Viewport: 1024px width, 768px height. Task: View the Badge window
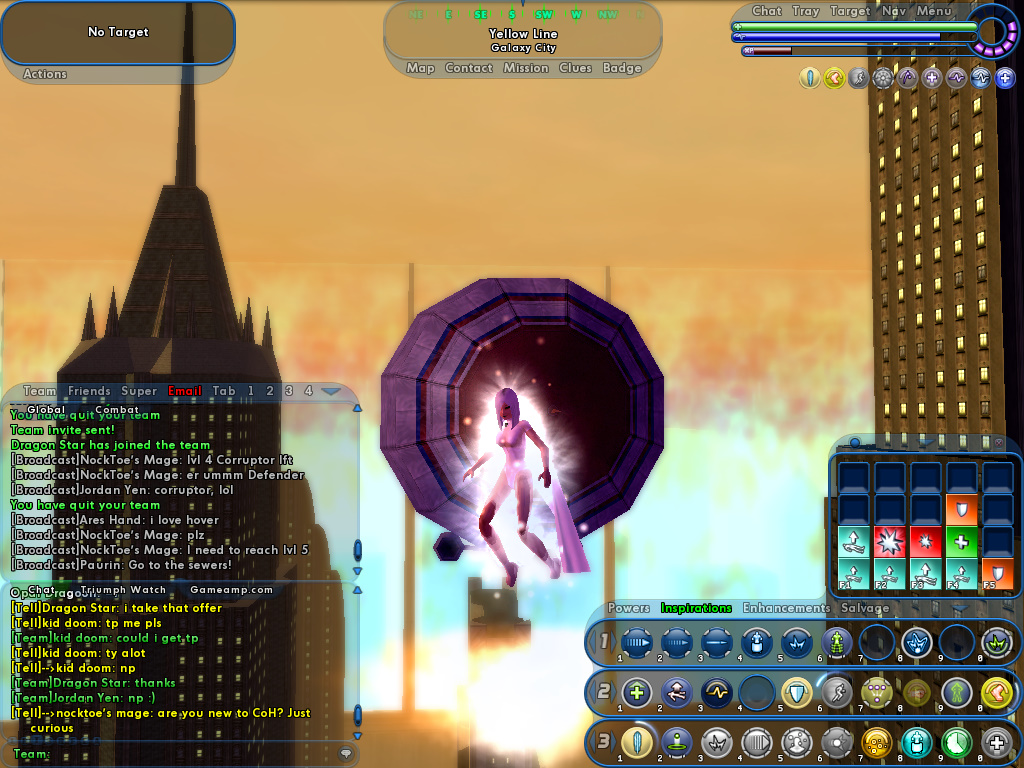tap(622, 68)
